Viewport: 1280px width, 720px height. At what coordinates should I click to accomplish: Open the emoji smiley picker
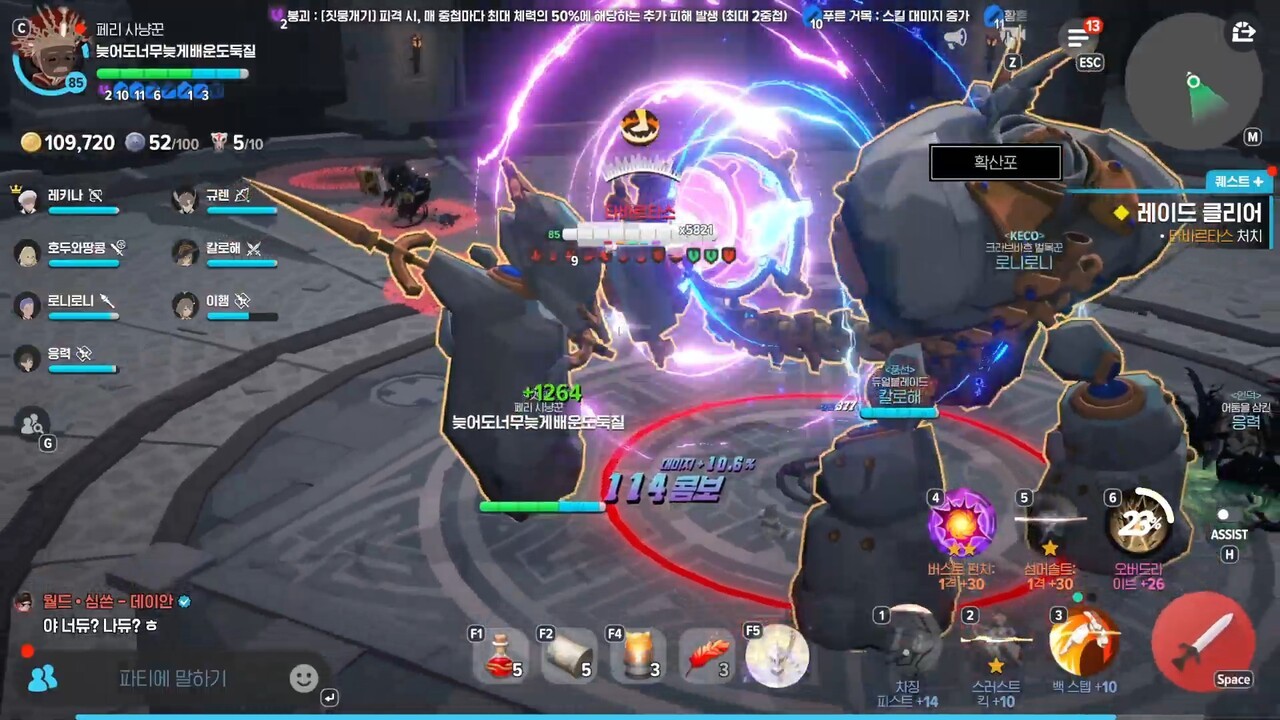point(303,678)
